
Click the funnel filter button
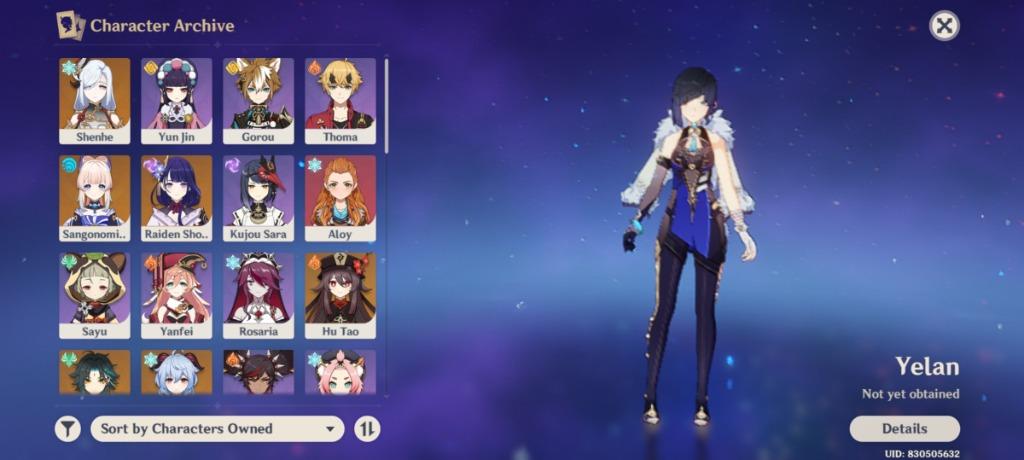point(67,429)
